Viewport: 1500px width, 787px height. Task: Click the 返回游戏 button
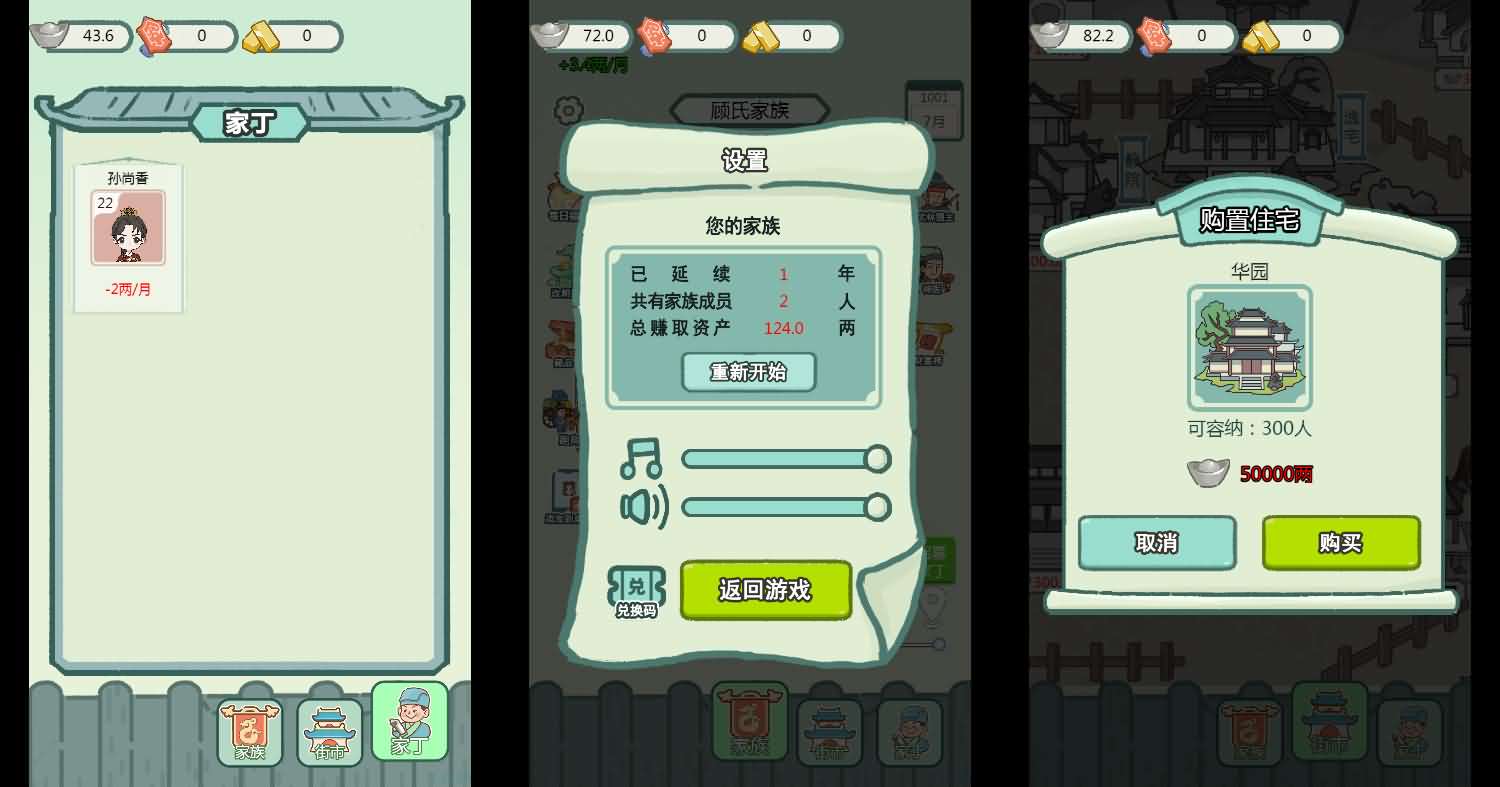point(765,590)
